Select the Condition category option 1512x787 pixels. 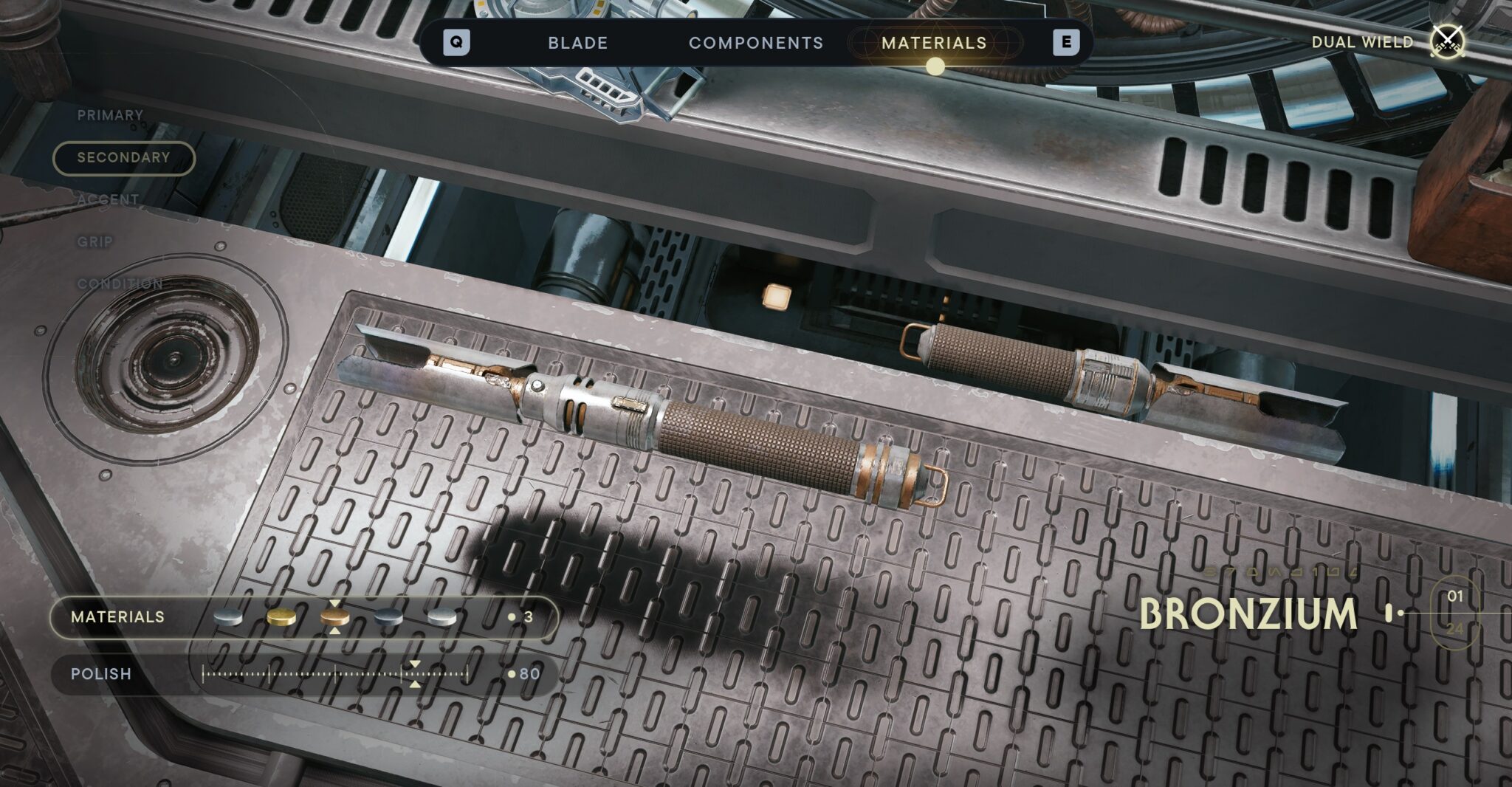(x=120, y=283)
